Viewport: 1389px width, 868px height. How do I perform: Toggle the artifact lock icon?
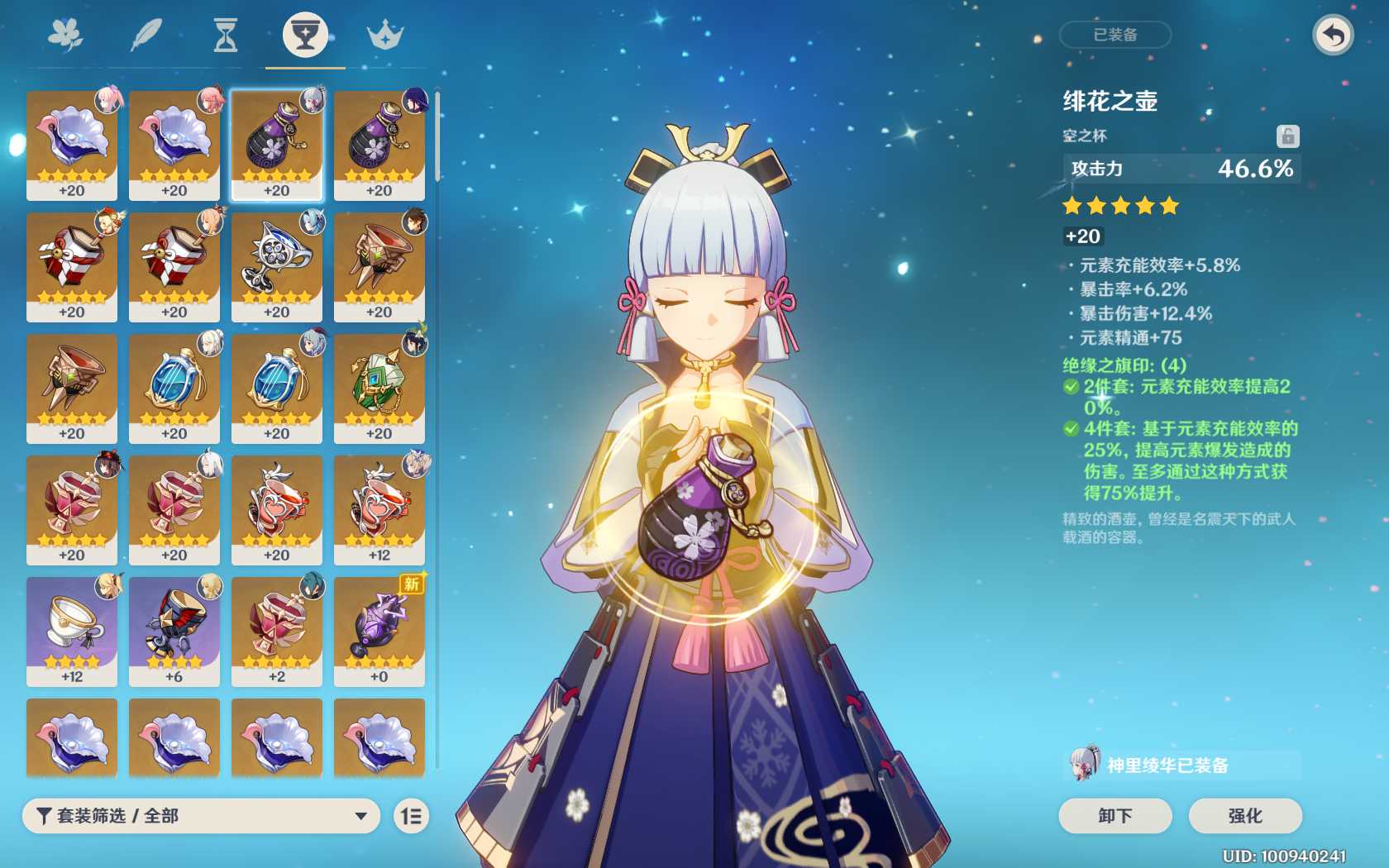1287,136
